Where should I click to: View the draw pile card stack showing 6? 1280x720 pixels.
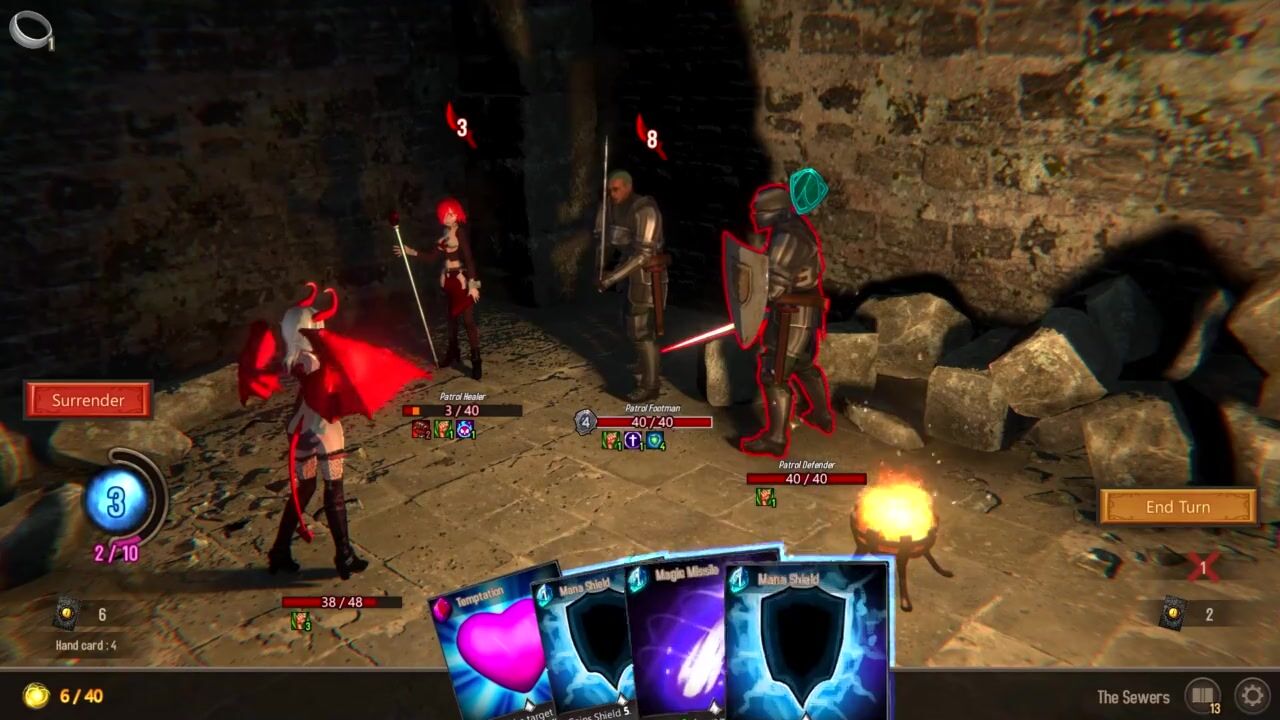click(68, 613)
